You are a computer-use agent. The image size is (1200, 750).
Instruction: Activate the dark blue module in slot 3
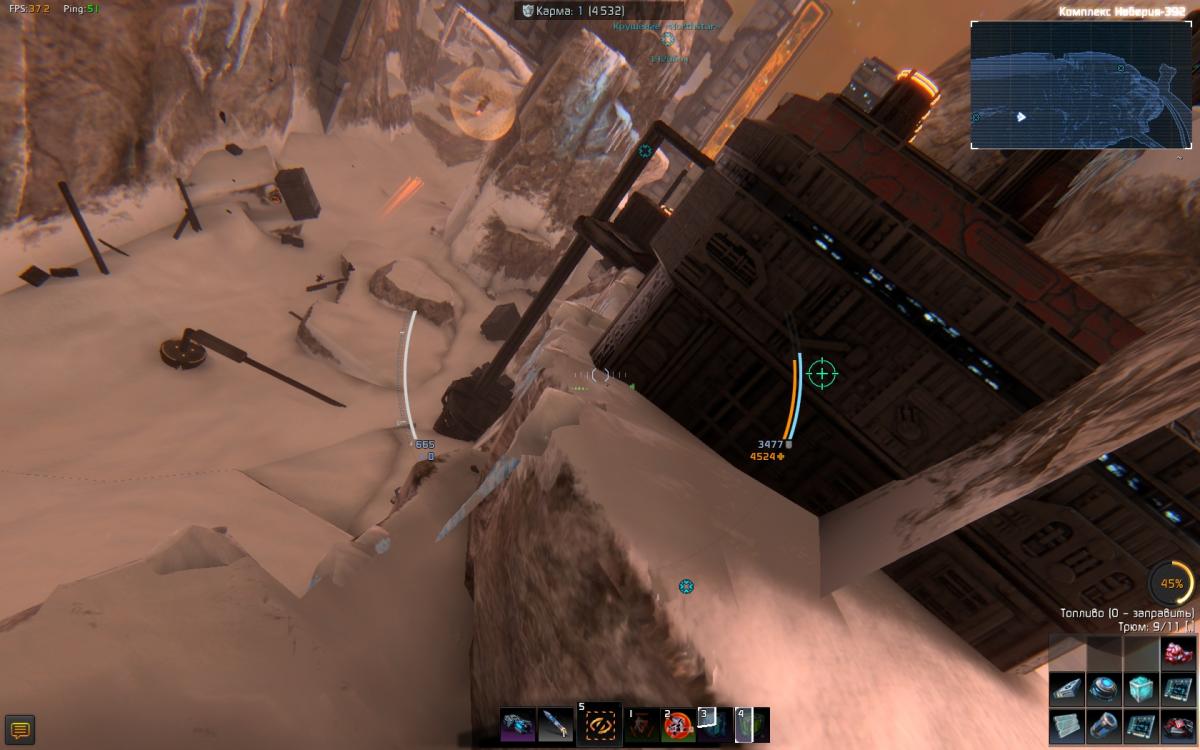[715, 725]
